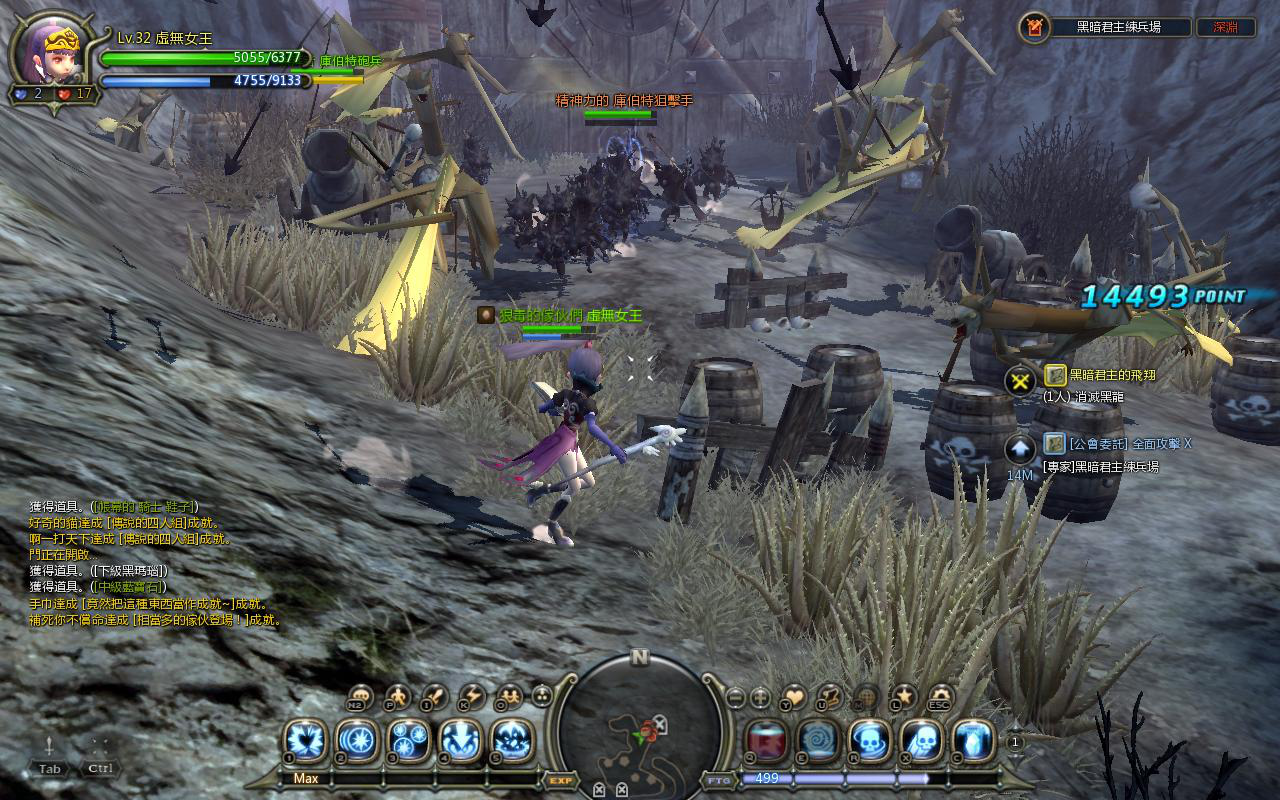Zoom in the minimap with the plus button
1280x800 pixels.
[761, 696]
